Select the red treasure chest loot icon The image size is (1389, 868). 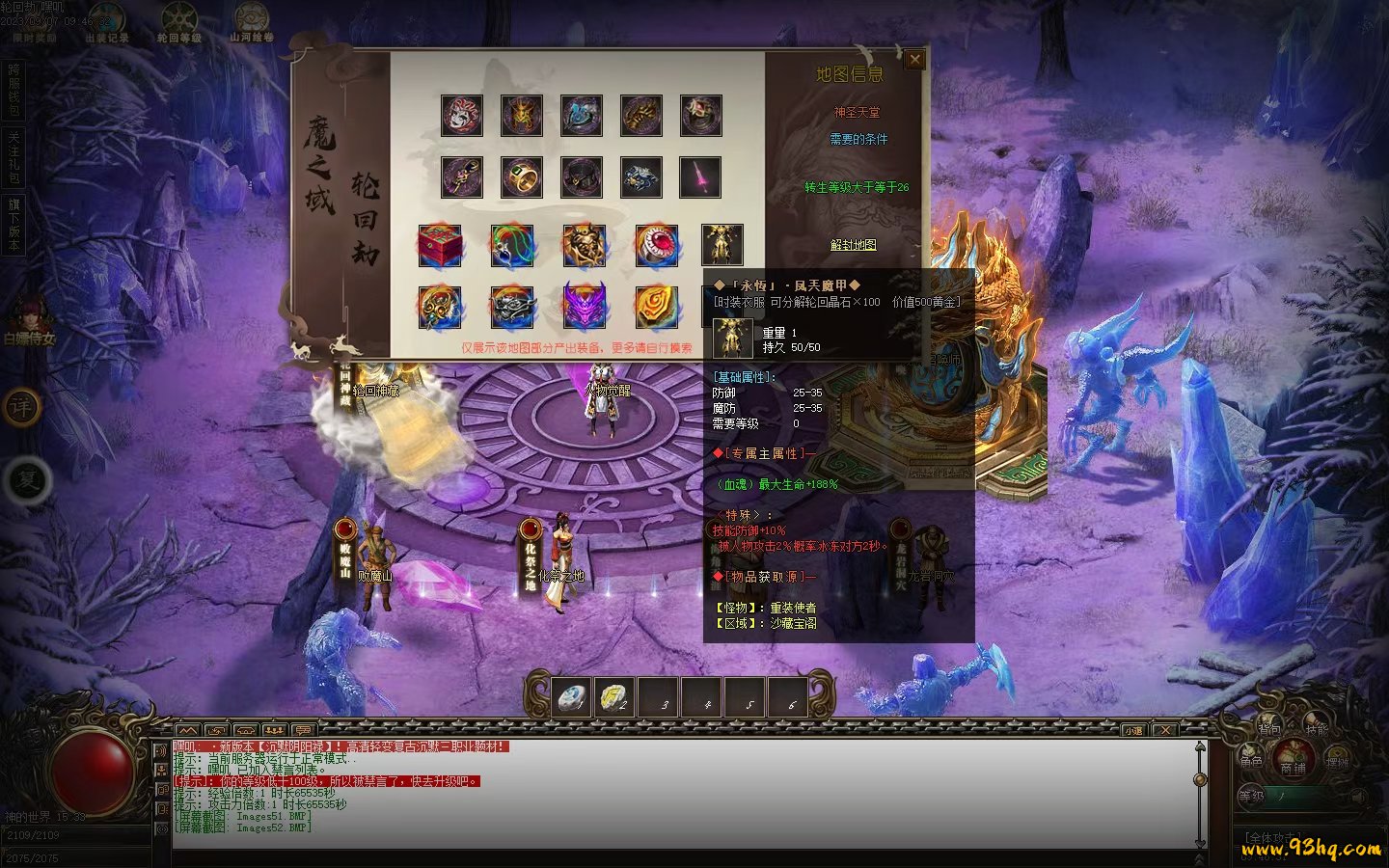pos(440,246)
